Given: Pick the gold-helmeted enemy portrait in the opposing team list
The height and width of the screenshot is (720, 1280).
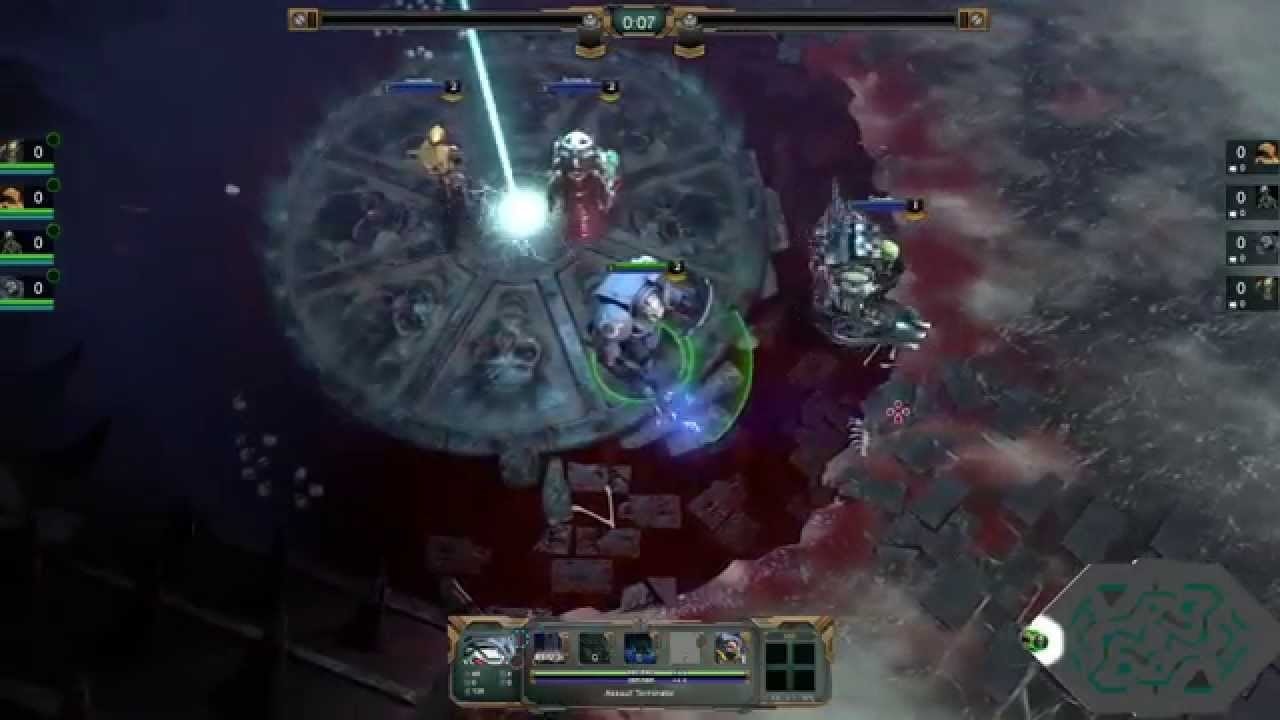Looking at the screenshot, I should tap(1266, 152).
